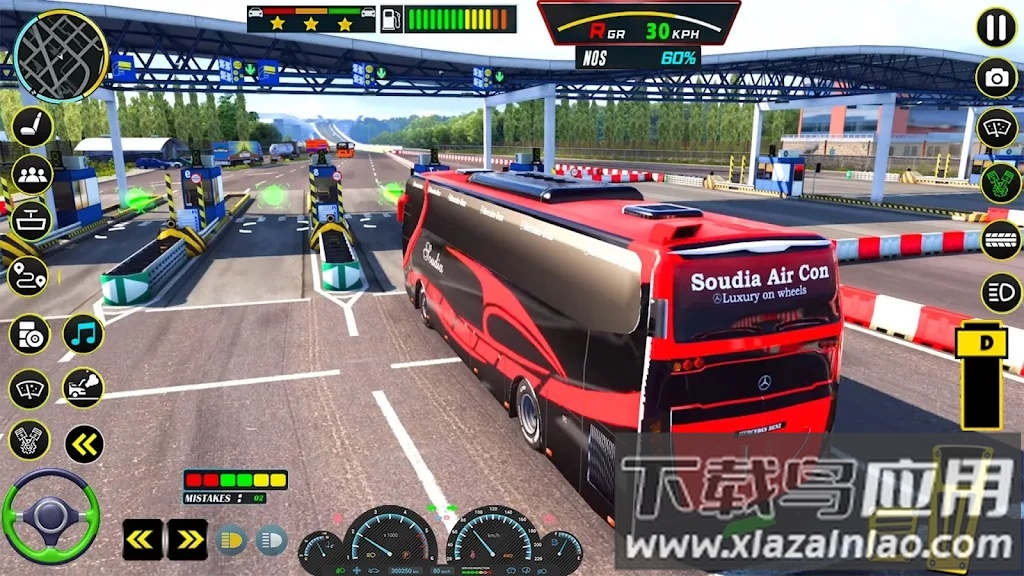Toggle the music note button
Viewport: 1024px width, 576px height.
[84, 334]
